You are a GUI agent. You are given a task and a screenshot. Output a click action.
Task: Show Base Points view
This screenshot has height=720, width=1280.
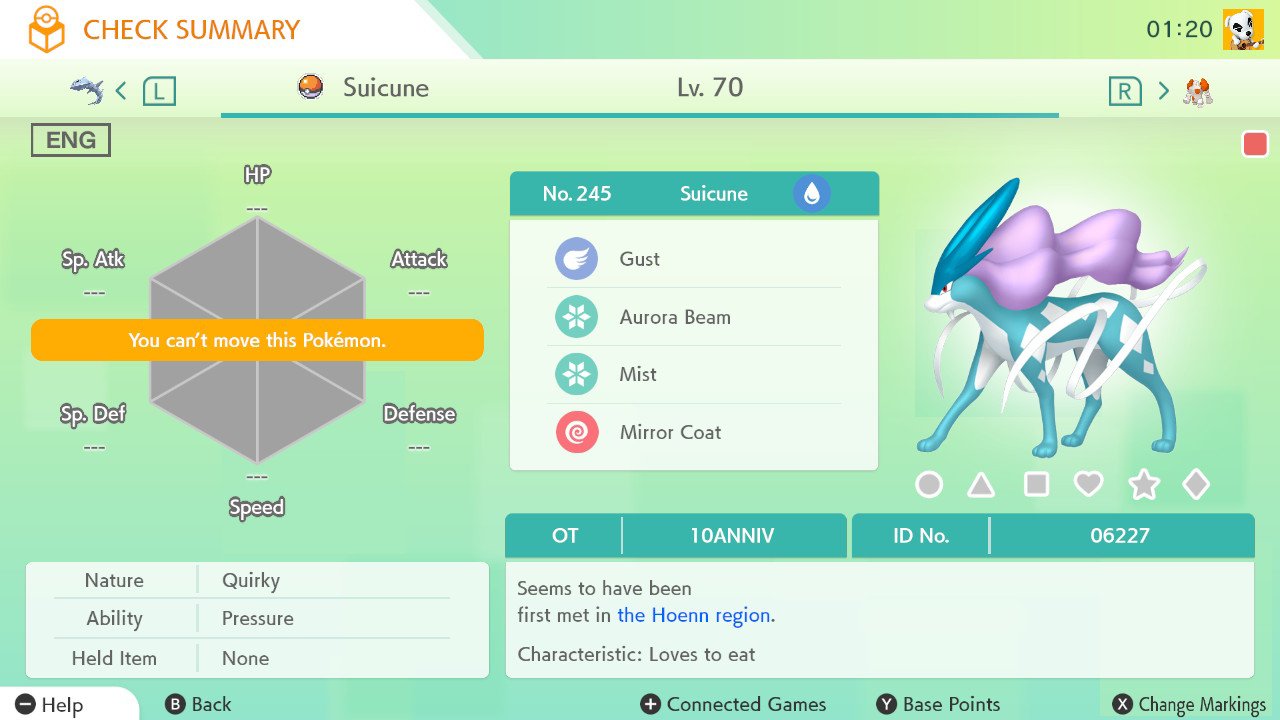pyautogui.click(x=938, y=705)
